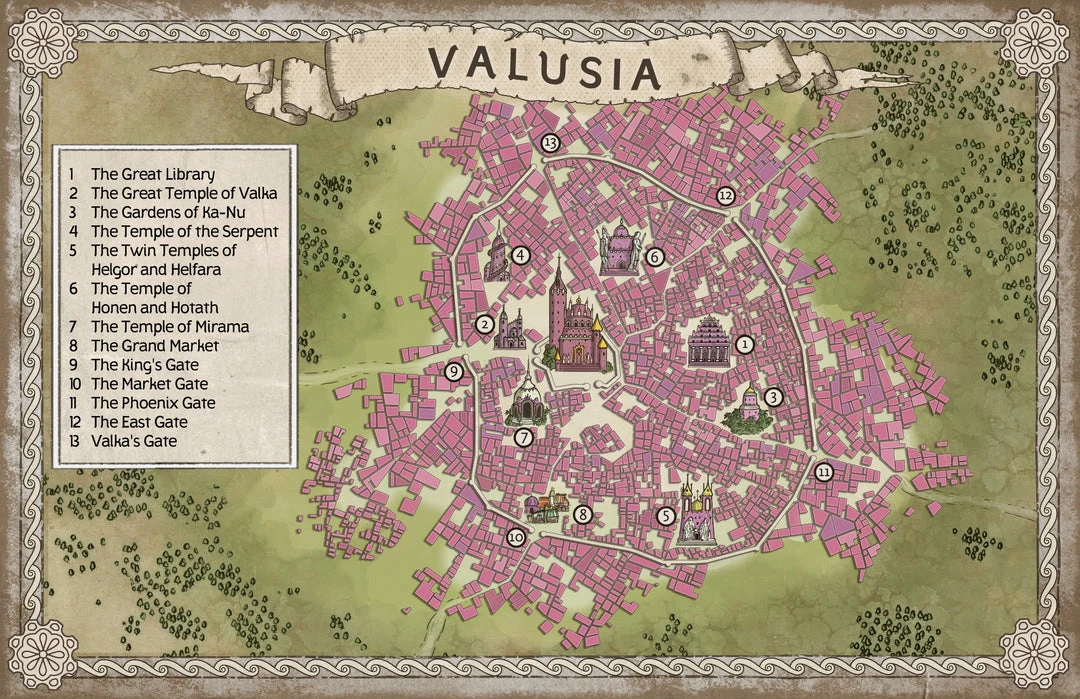The image size is (1080, 699).
Task: Click the numbered marker 3 on the map
Action: [x=773, y=397]
